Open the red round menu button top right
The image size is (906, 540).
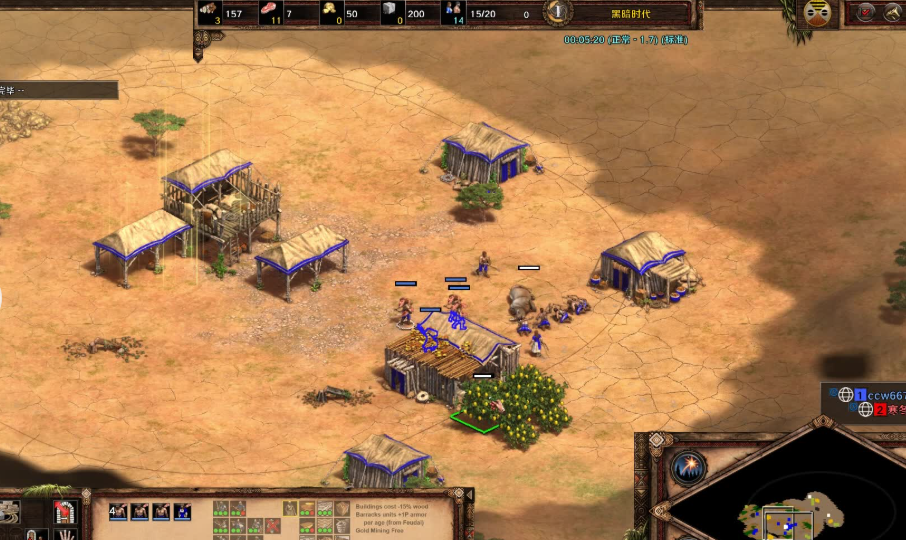point(864,14)
